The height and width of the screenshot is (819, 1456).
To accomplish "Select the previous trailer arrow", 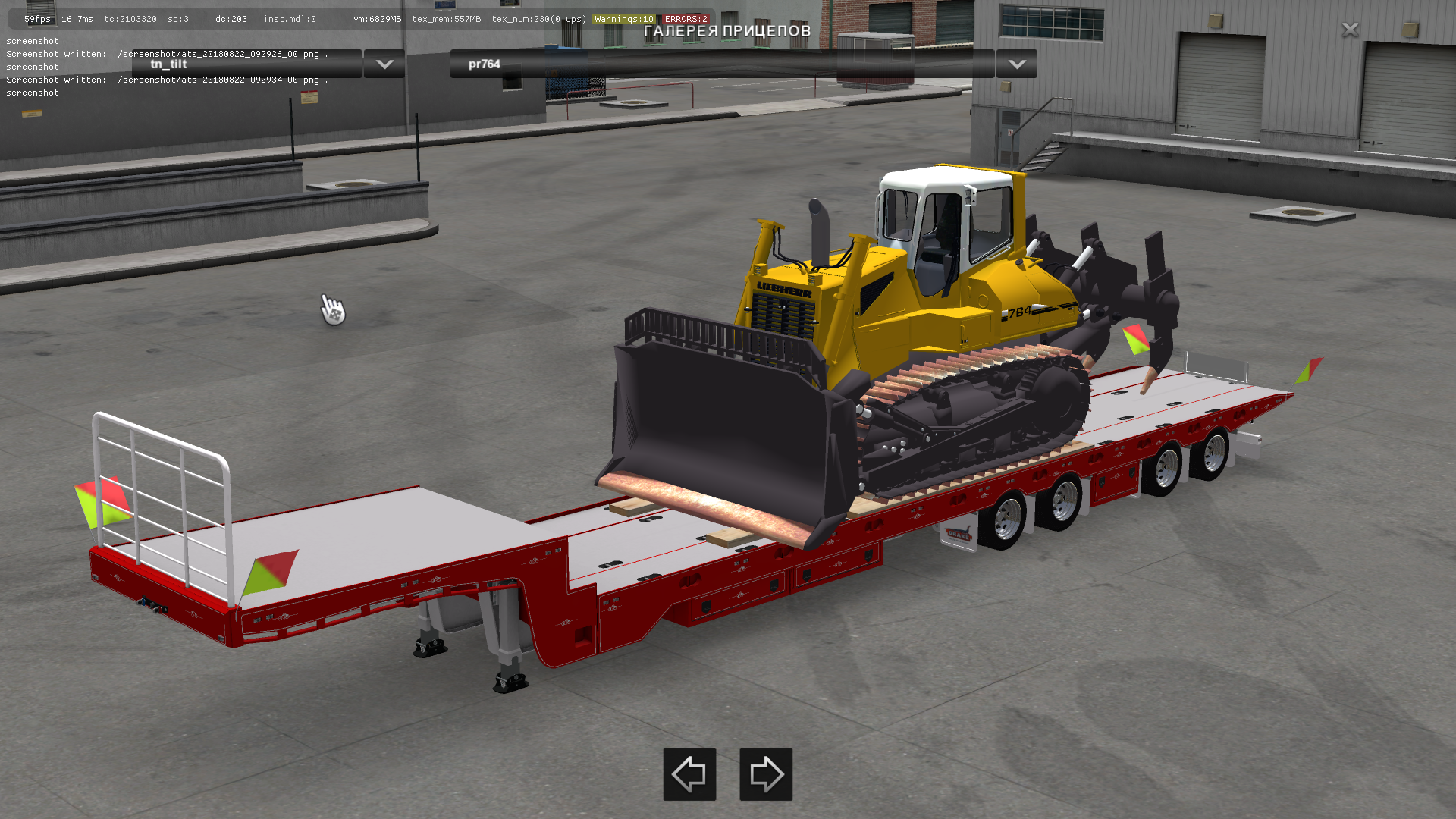I will (689, 775).
